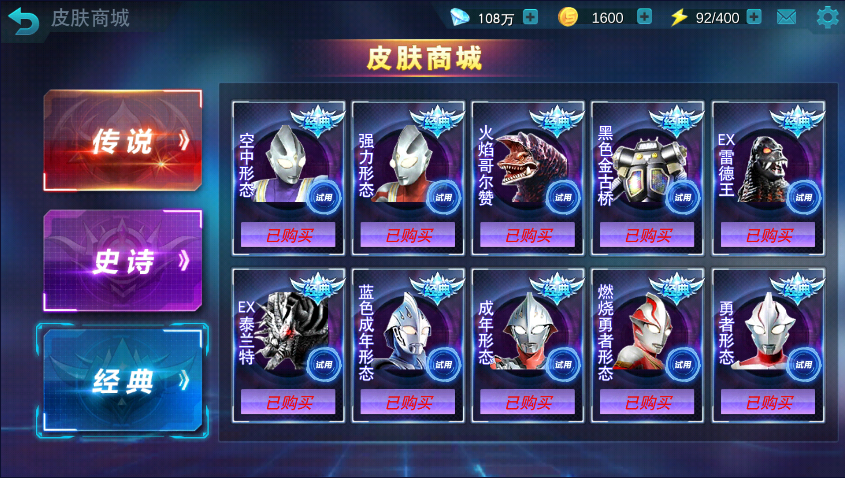The image size is (845, 478).
Task: Switch to the 传说 skin category
Action: [123, 141]
